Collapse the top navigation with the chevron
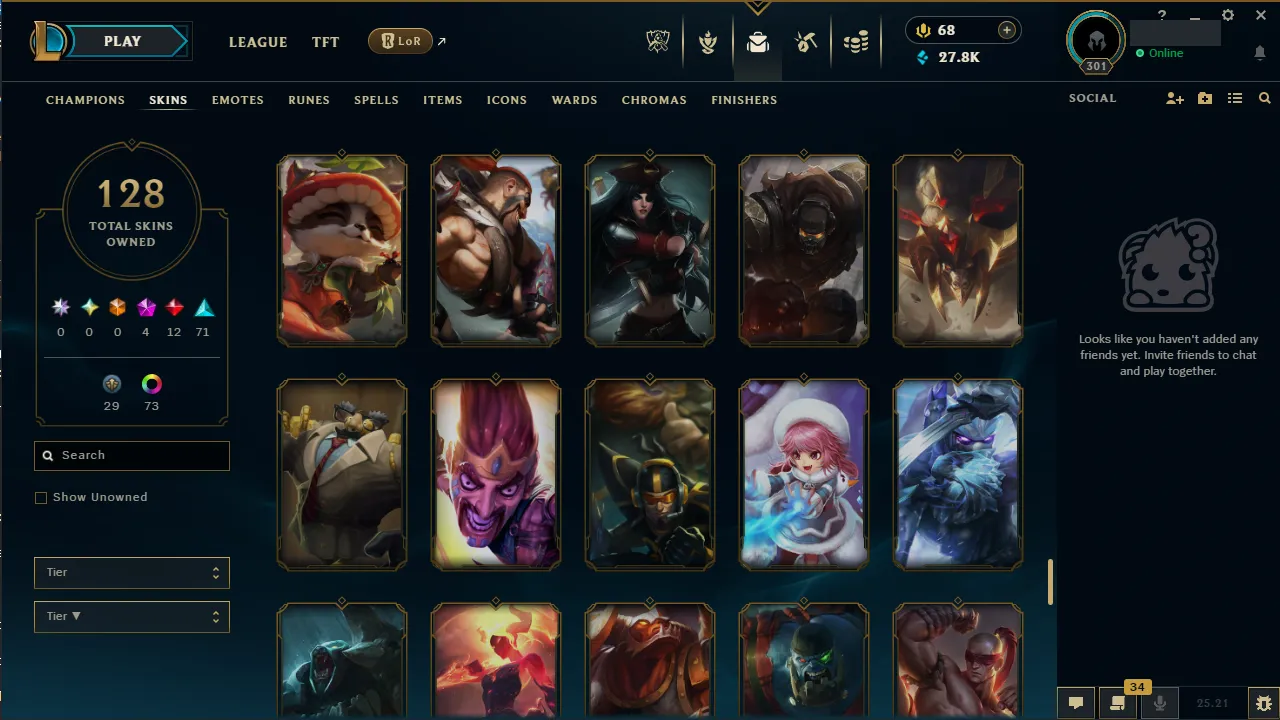The image size is (1280, 720). tap(758, 8)
